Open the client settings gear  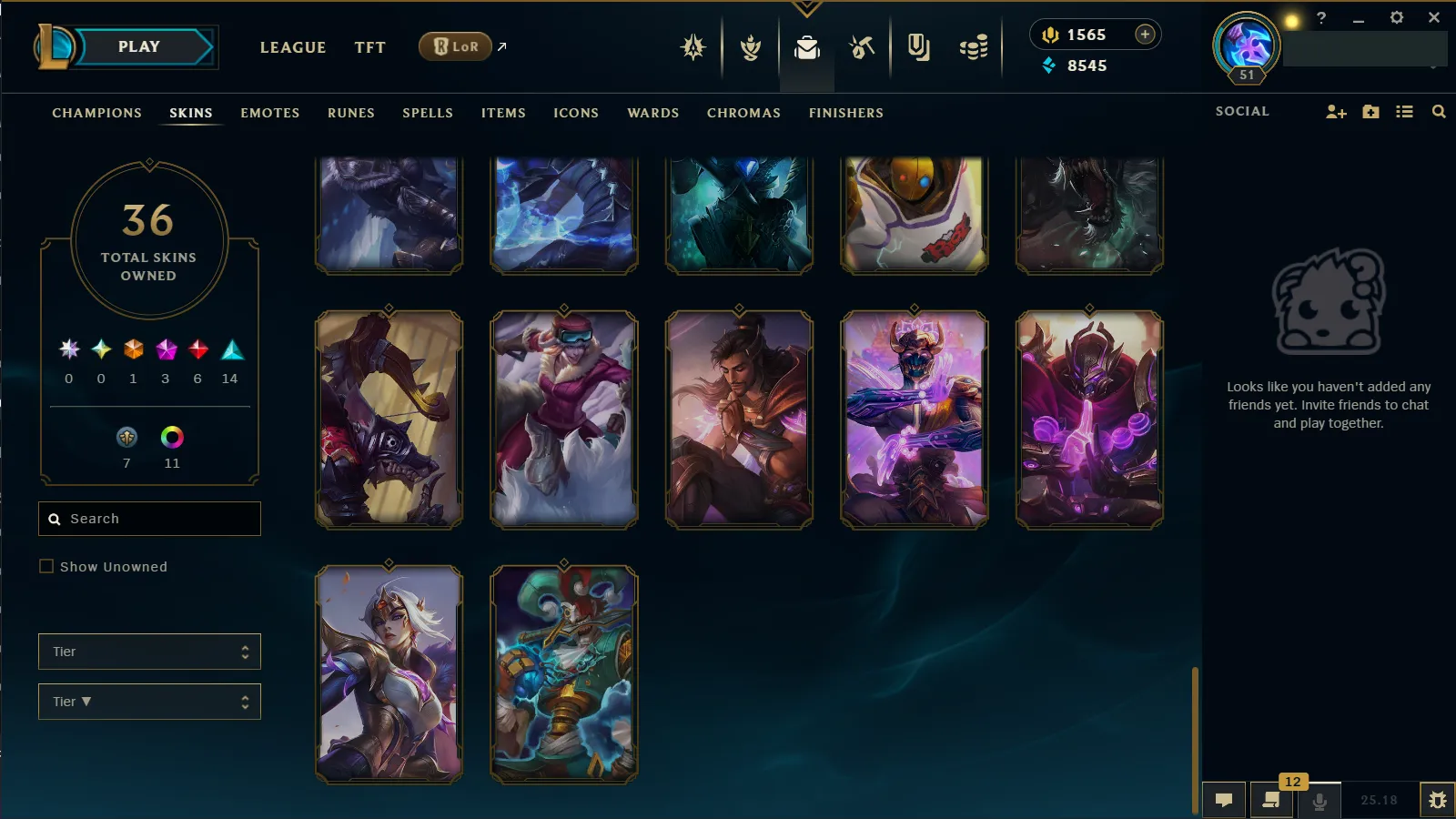(x=1396, y=17)
